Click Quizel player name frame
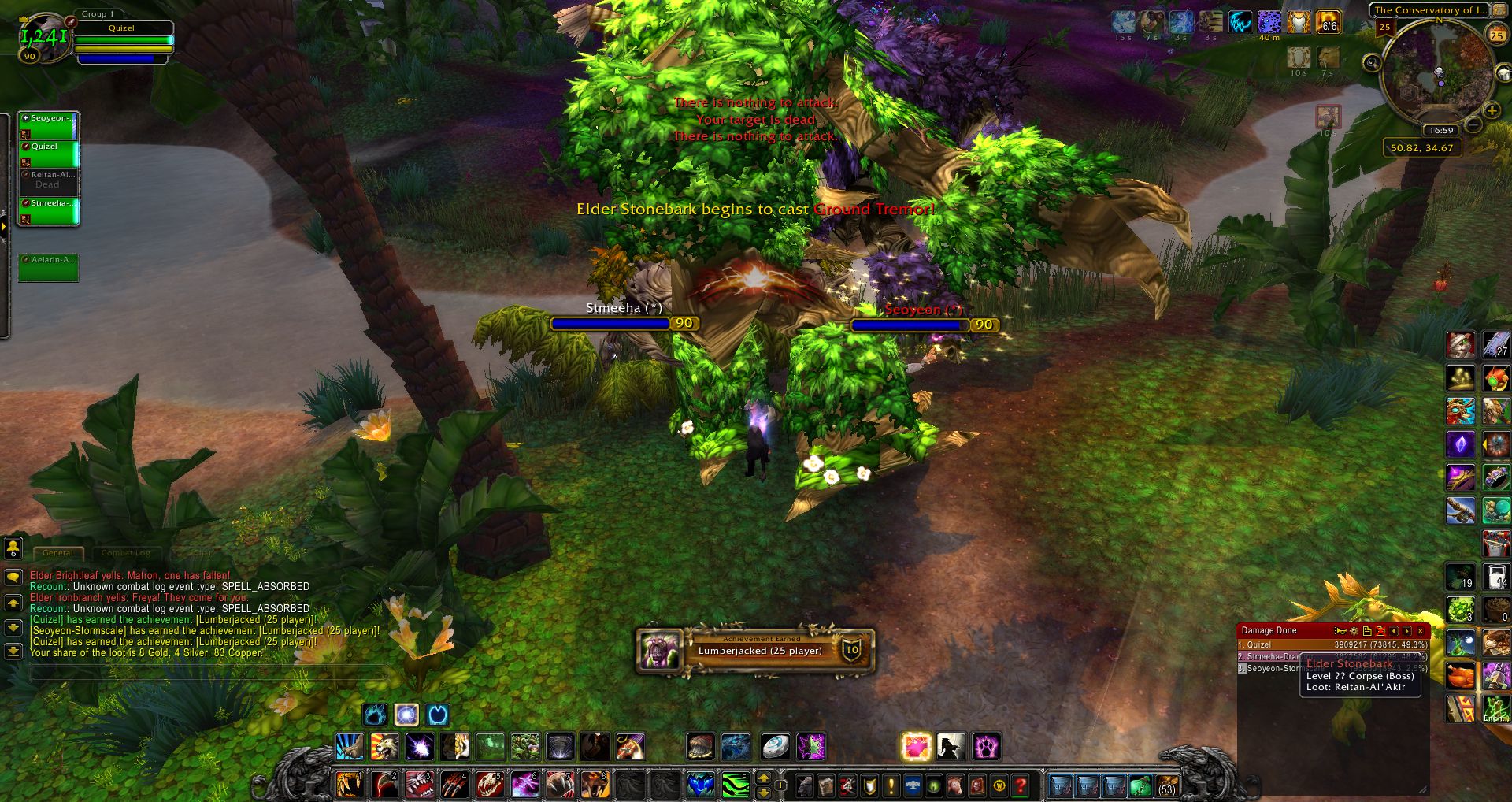Image resolution: width=1512 pixels, height=802 pixels. (121, 28)
